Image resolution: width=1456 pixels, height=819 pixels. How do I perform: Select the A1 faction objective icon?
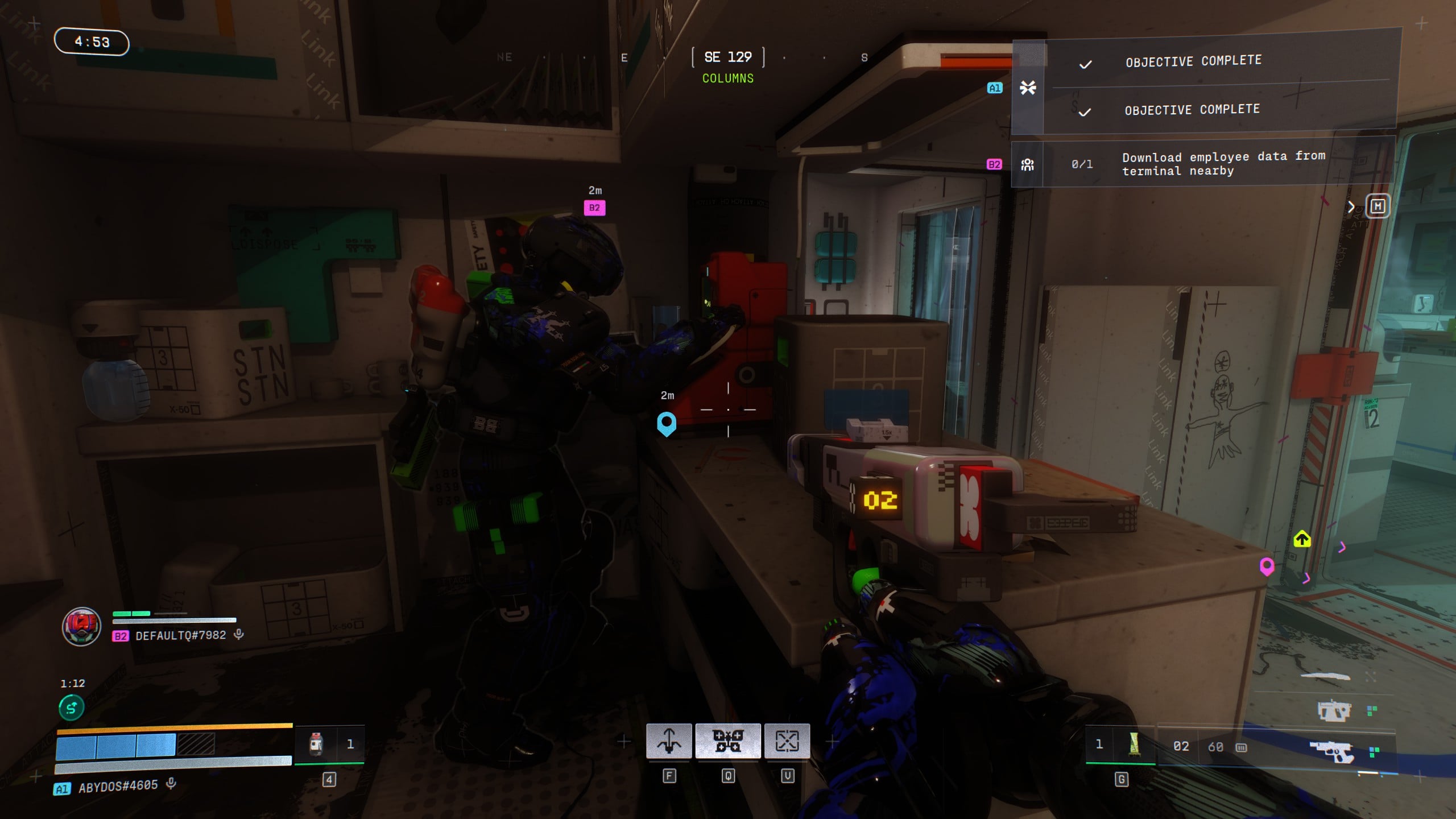point(1028,88)
